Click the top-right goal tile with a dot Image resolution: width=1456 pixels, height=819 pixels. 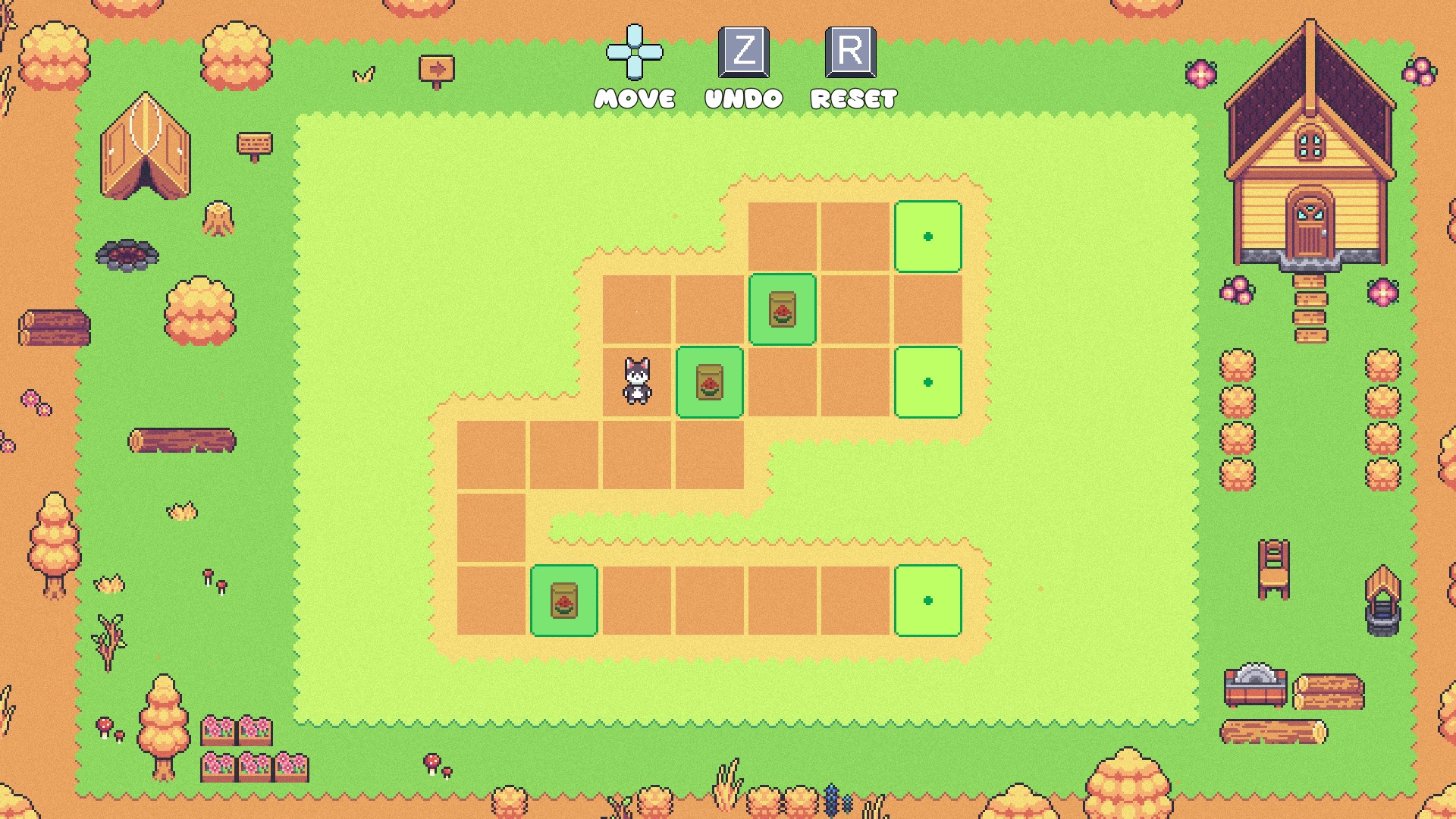(928, 236)
